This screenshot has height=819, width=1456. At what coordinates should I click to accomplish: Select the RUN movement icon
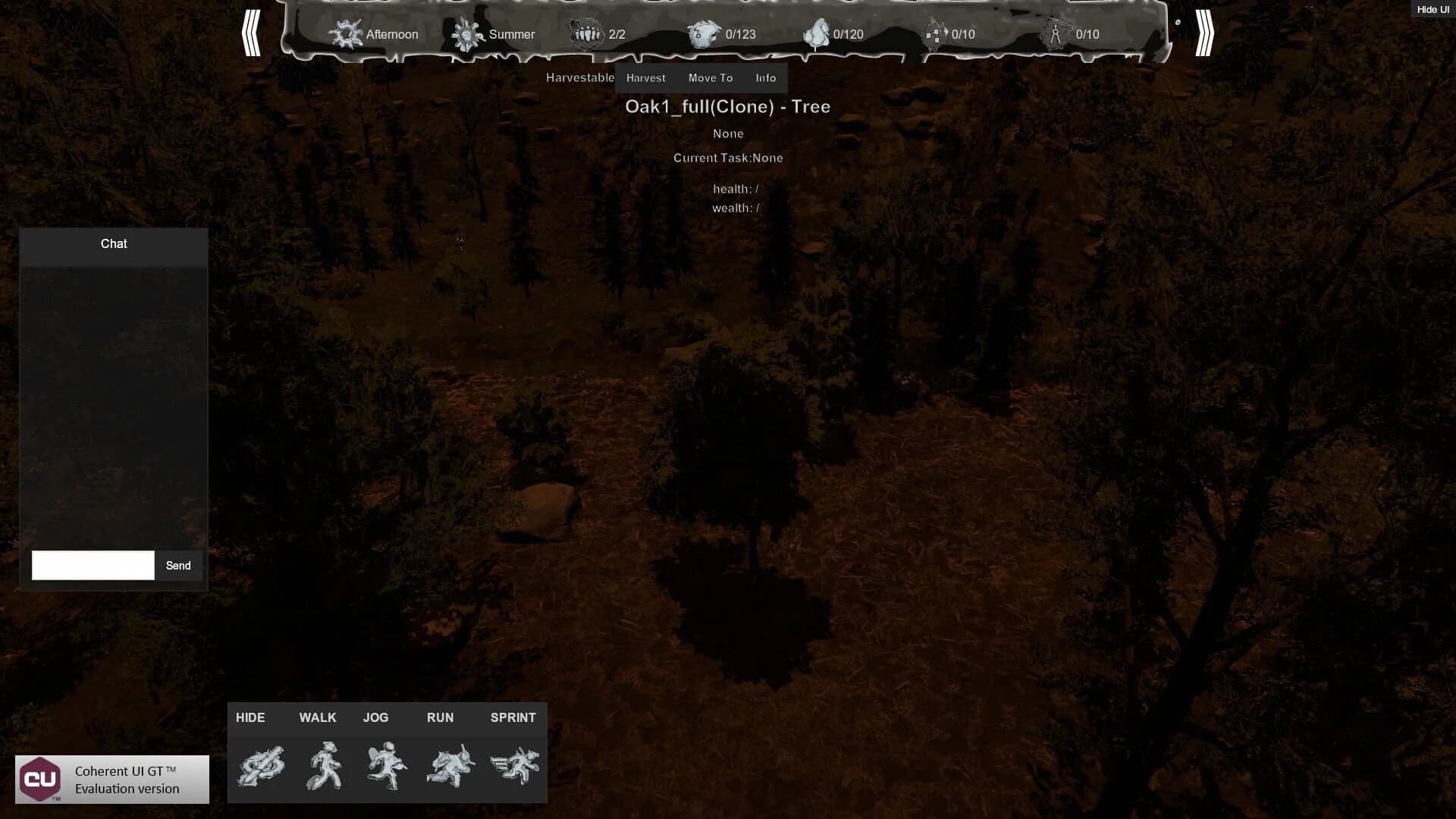pos(447,766)
